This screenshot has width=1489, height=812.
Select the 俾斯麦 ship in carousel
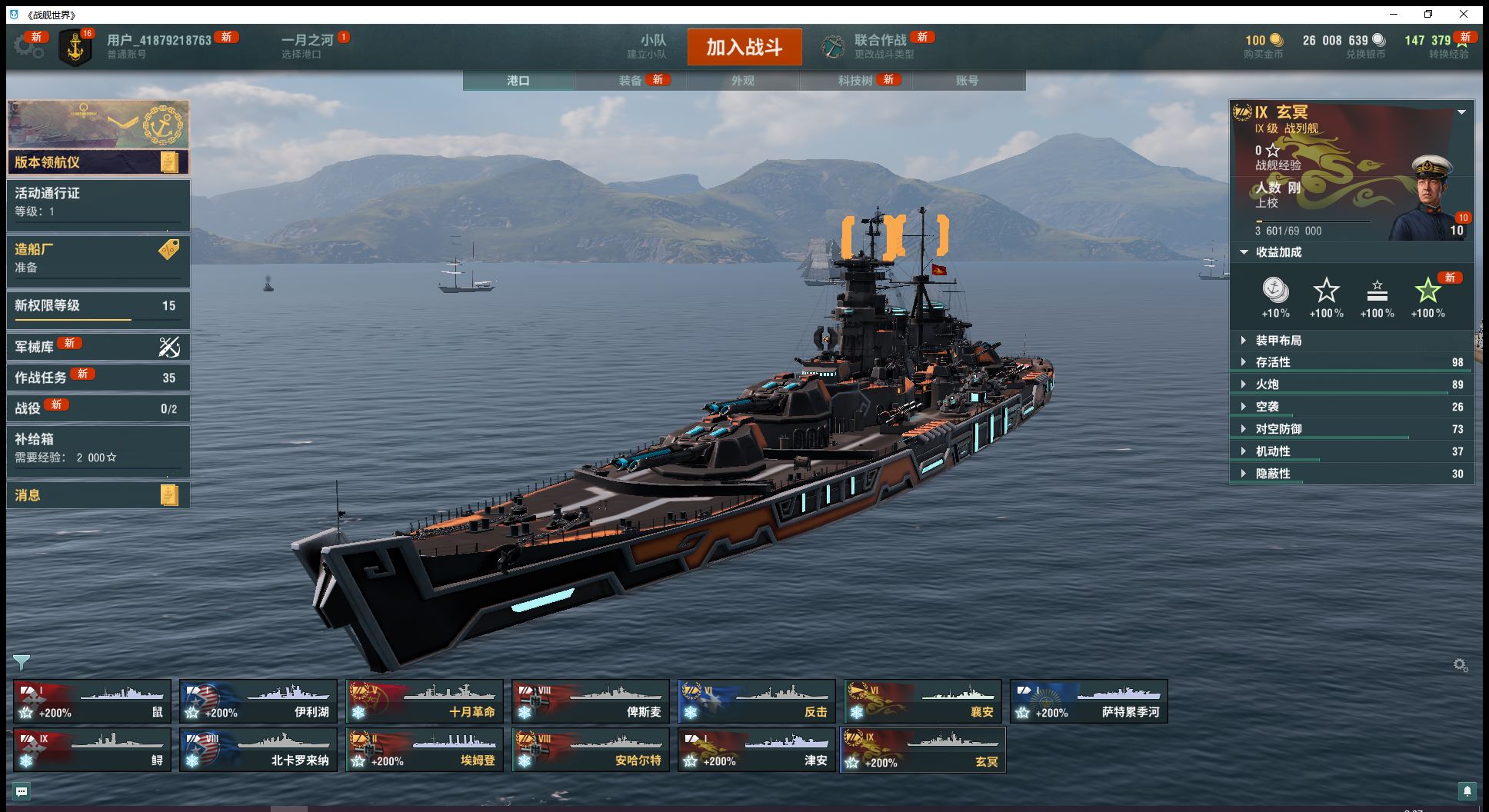[591, 701]
